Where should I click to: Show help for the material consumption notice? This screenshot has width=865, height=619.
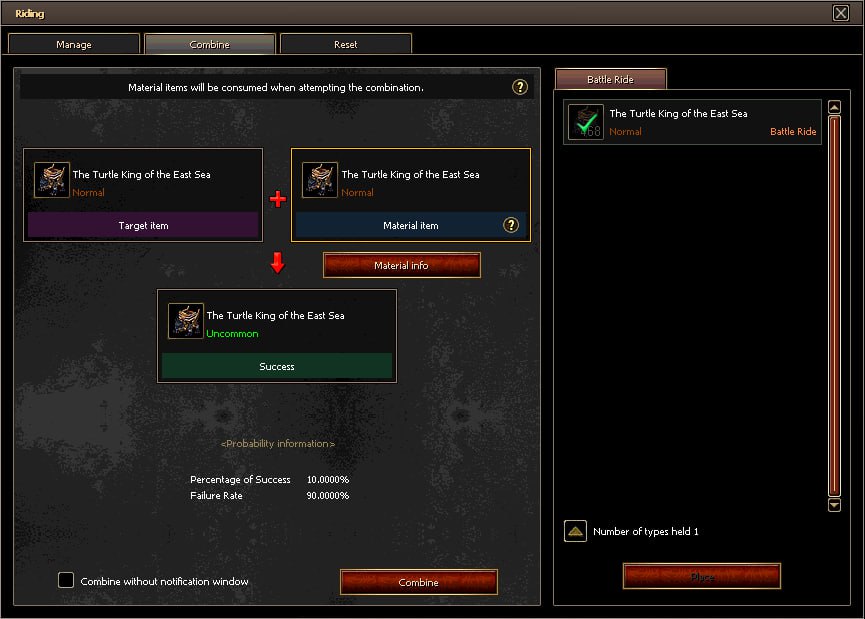coord(520,87)
